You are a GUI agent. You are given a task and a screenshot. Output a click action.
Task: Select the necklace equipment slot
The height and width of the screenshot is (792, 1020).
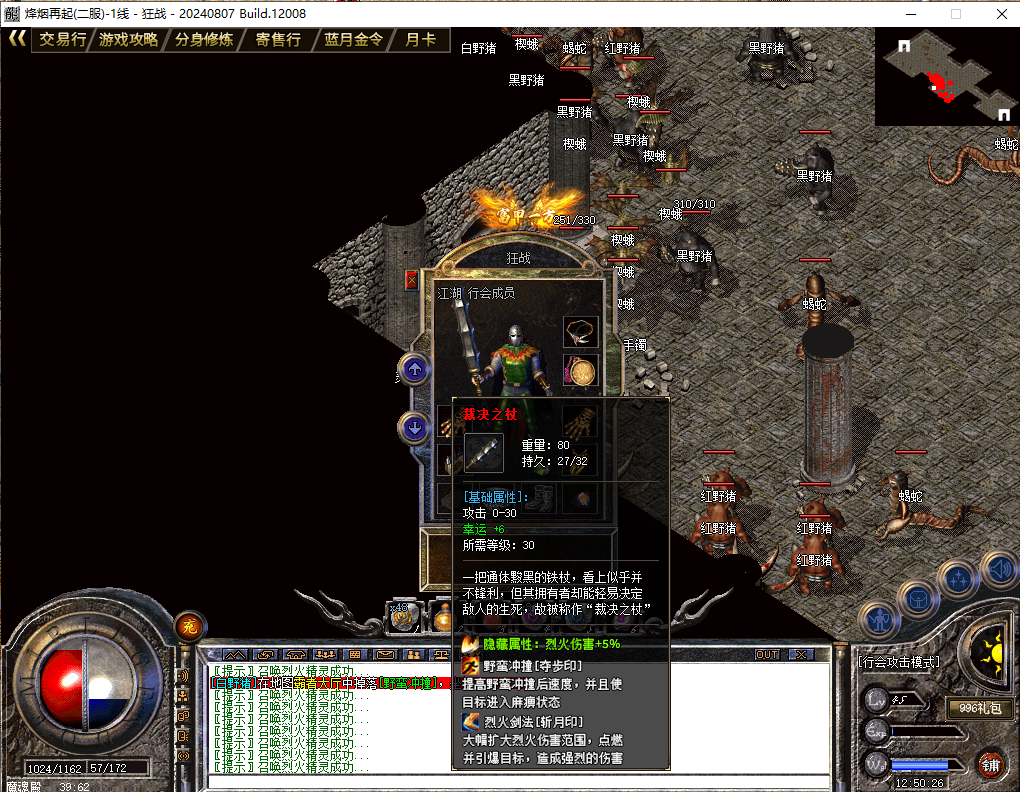point(580,332)
